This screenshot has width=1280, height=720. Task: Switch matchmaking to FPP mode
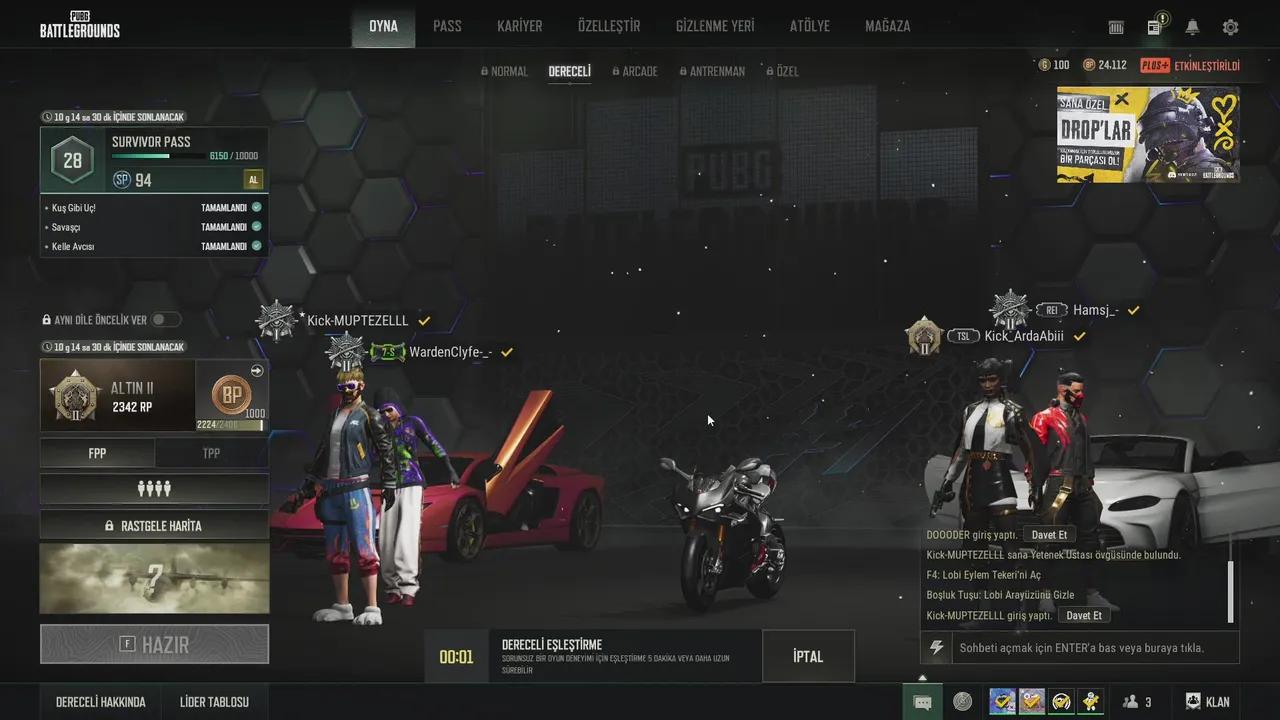click(97, 453)
